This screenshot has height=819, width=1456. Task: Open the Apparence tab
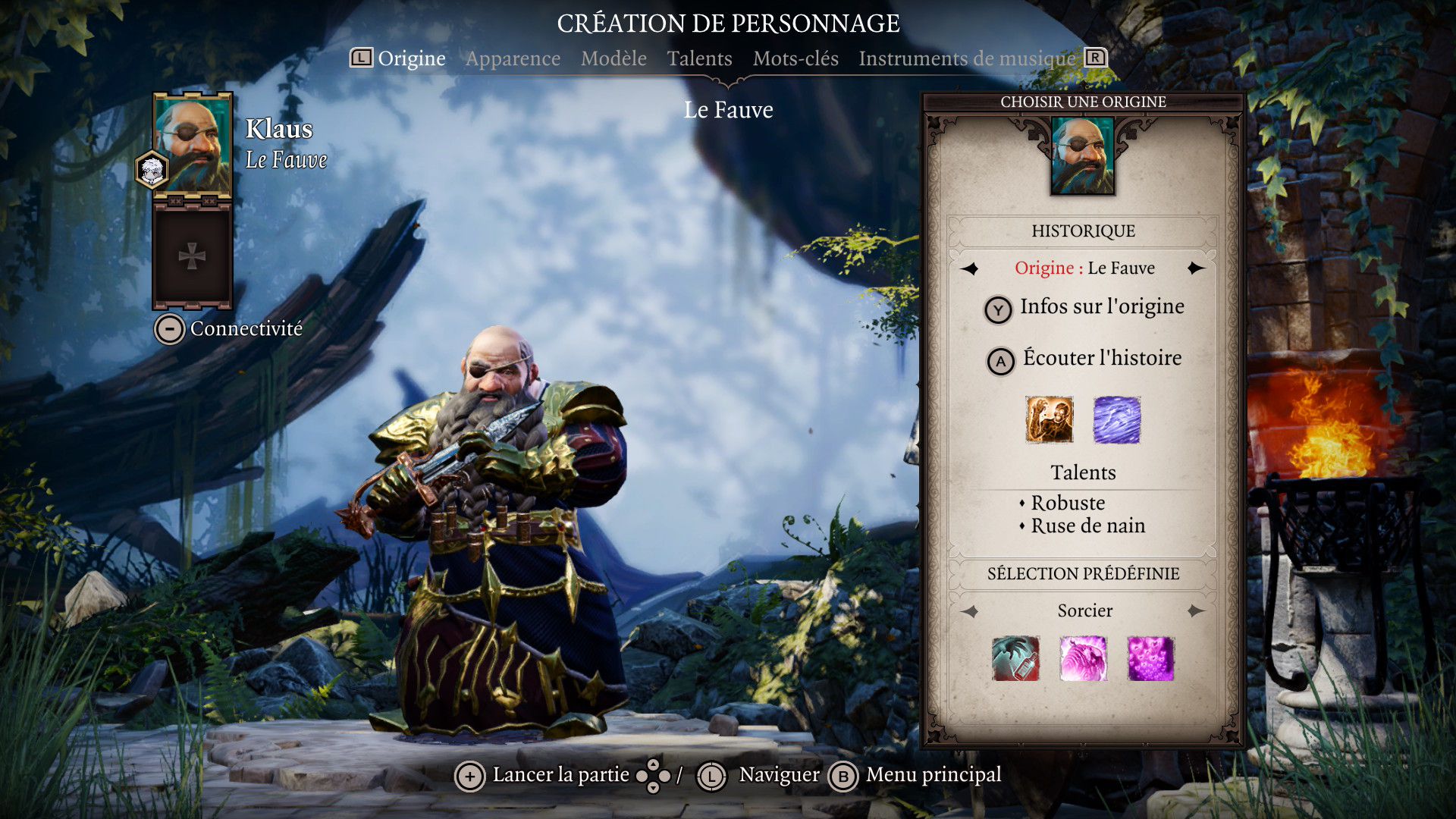coord(513,58)
